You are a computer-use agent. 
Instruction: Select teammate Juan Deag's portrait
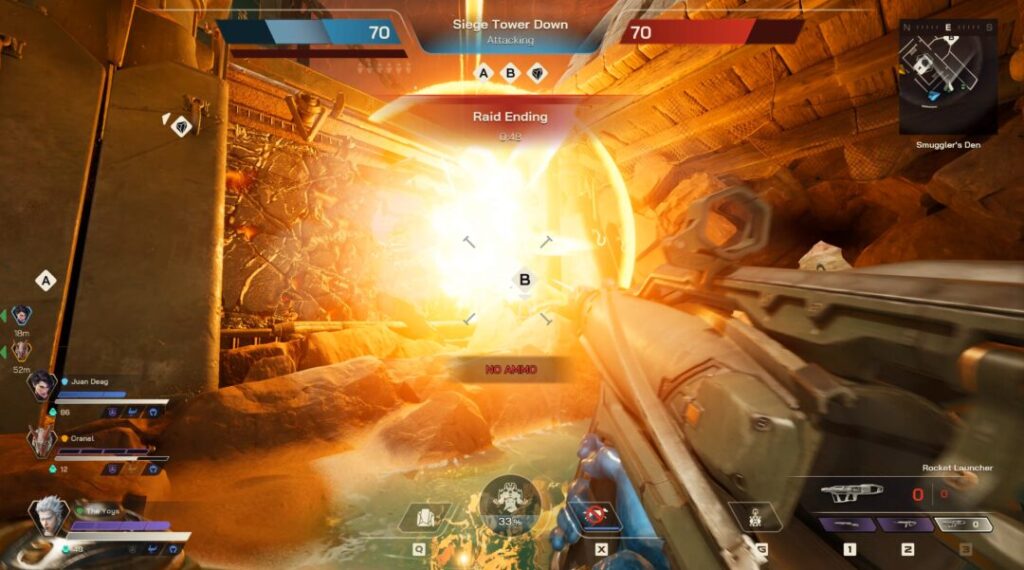pyautogui.click(x=41, y=384)
